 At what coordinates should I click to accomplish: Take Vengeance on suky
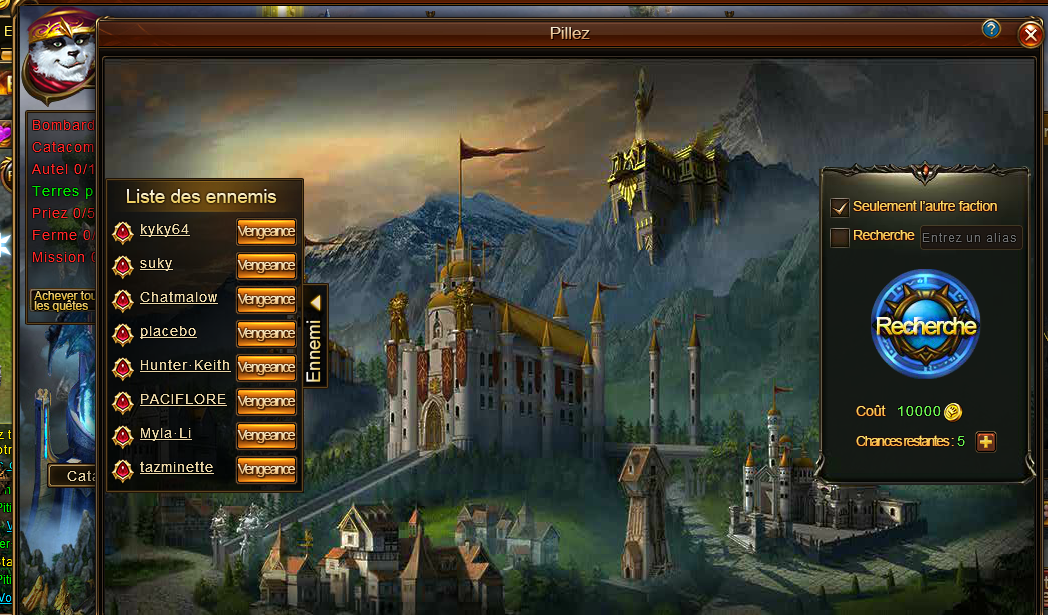[266, 265]
